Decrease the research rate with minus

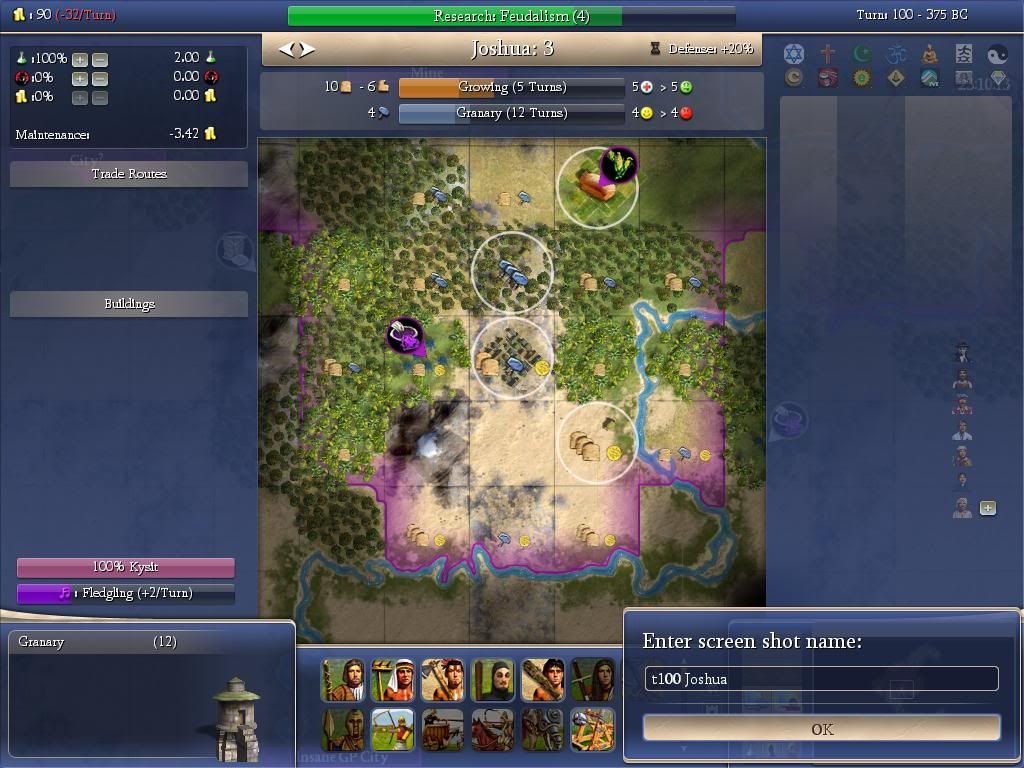tap(99, 59)
